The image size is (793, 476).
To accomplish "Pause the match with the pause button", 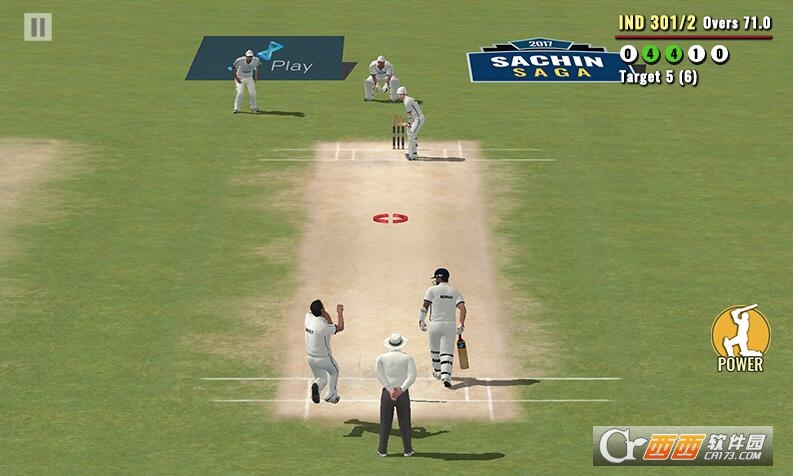I will click(x=38, y=27).
